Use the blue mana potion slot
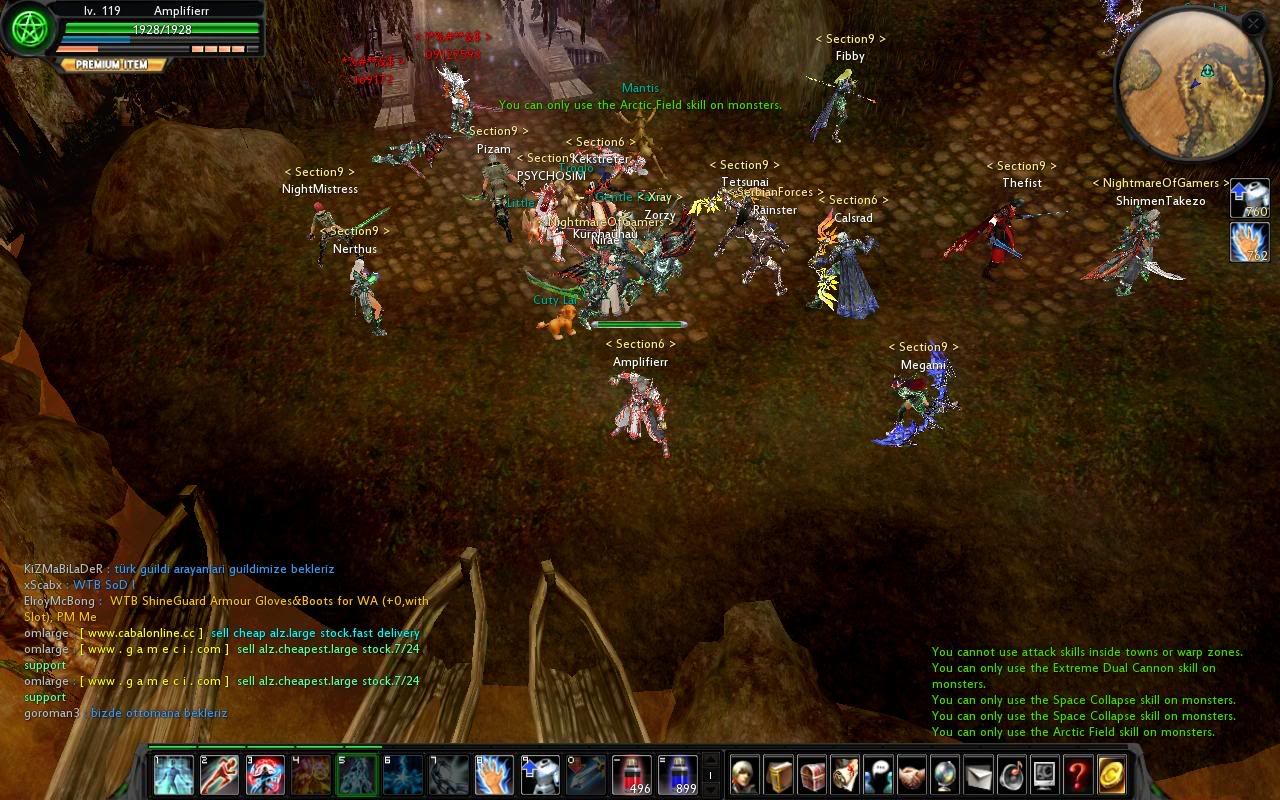The width and height of the screenshot is (1280, 800). tap(678, 775)
